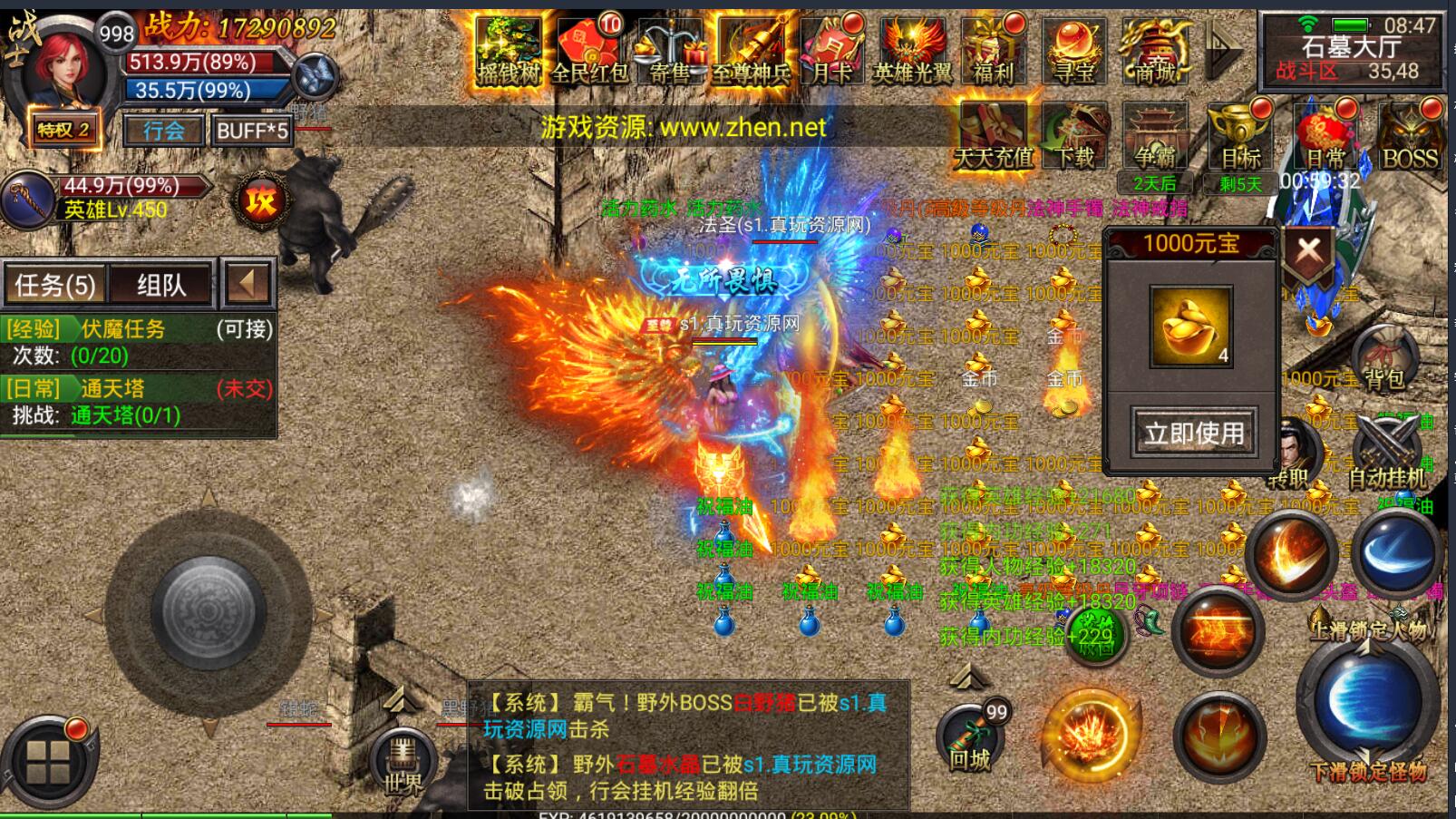Open the 摇钱树 money tree panel
The width and height of the screenshot is (1456, 819).
tap(510, 52)
